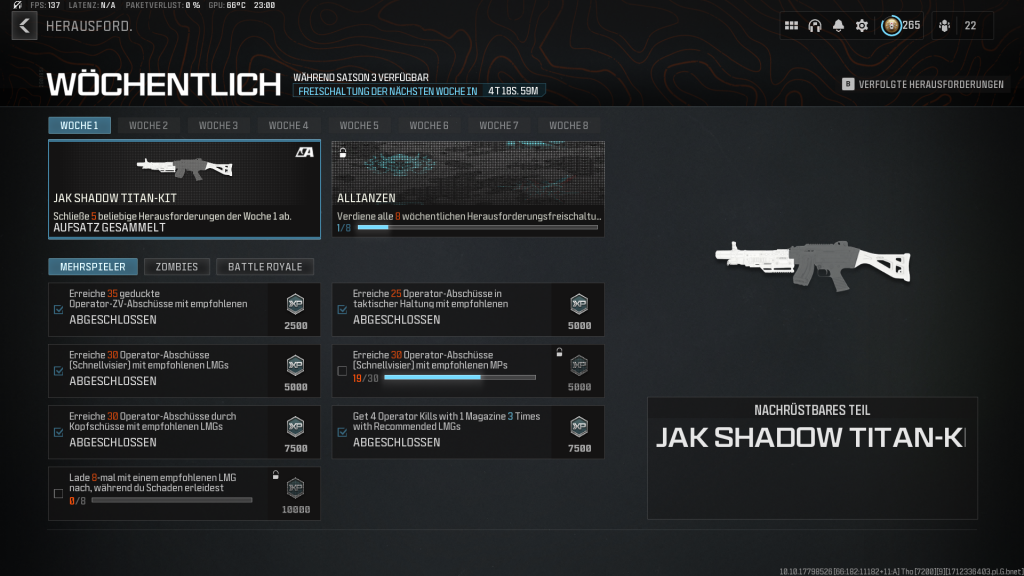Go back using the arrow button
The height and width of the screenshot is (576, 1024).
pos(24,25)
